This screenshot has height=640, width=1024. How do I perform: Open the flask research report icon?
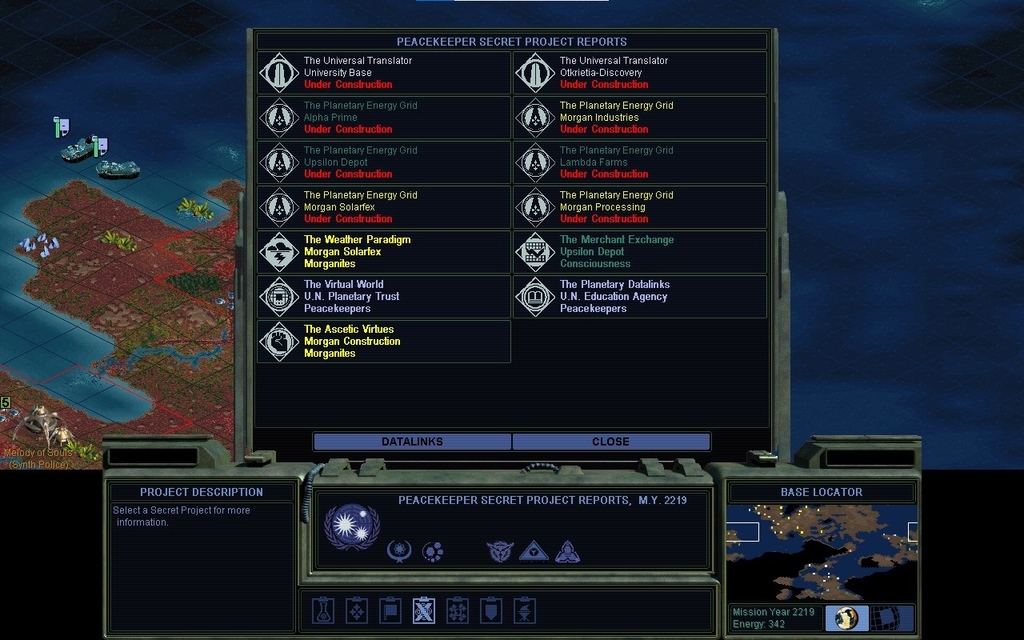(322, 610)
